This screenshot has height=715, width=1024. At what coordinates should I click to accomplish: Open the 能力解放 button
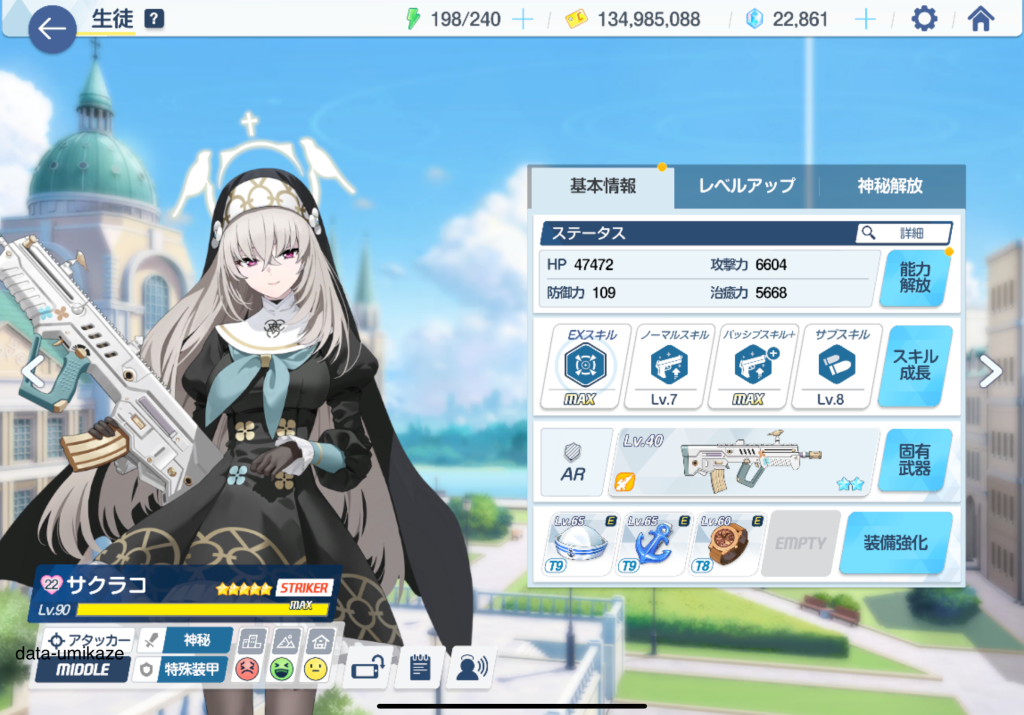click(914, 277)
